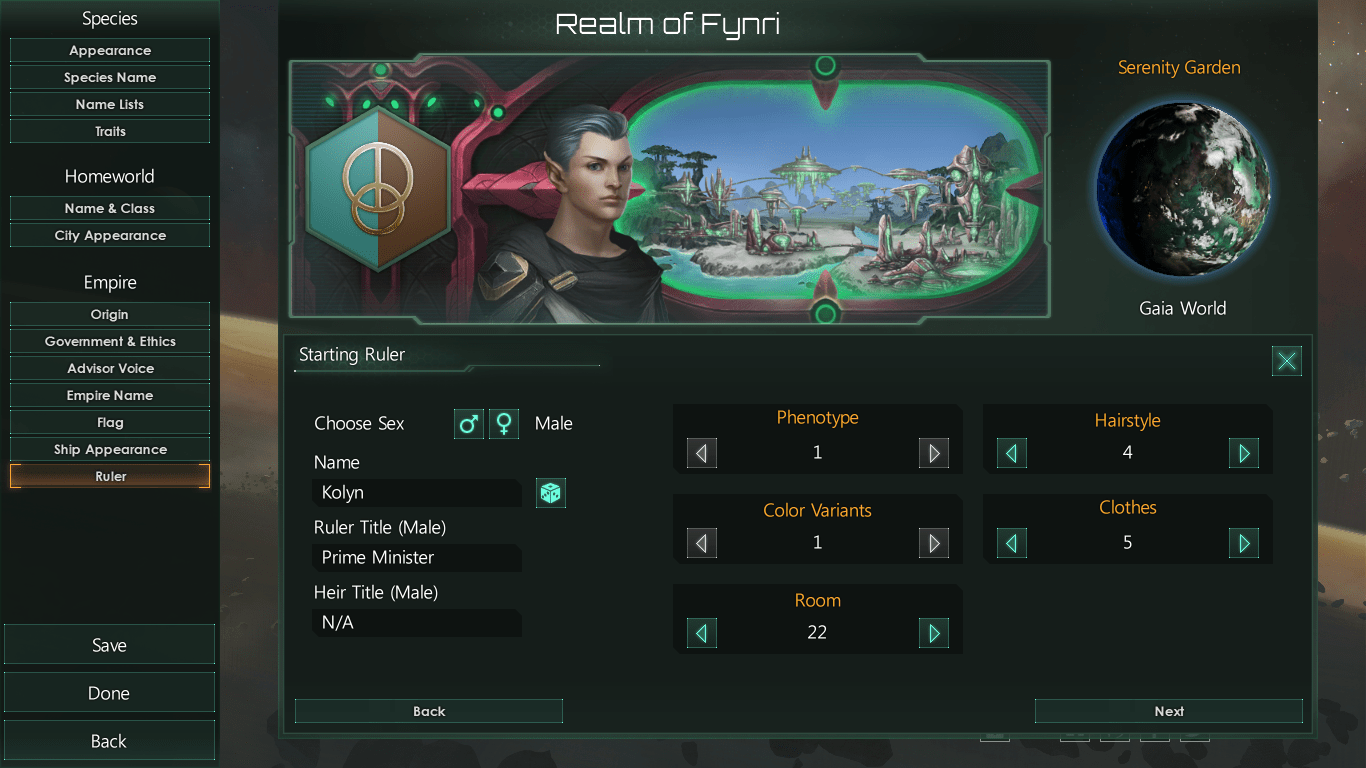The image size is (1366, 768).
Task: Save the custom empire
Action: tap(109, 645)
